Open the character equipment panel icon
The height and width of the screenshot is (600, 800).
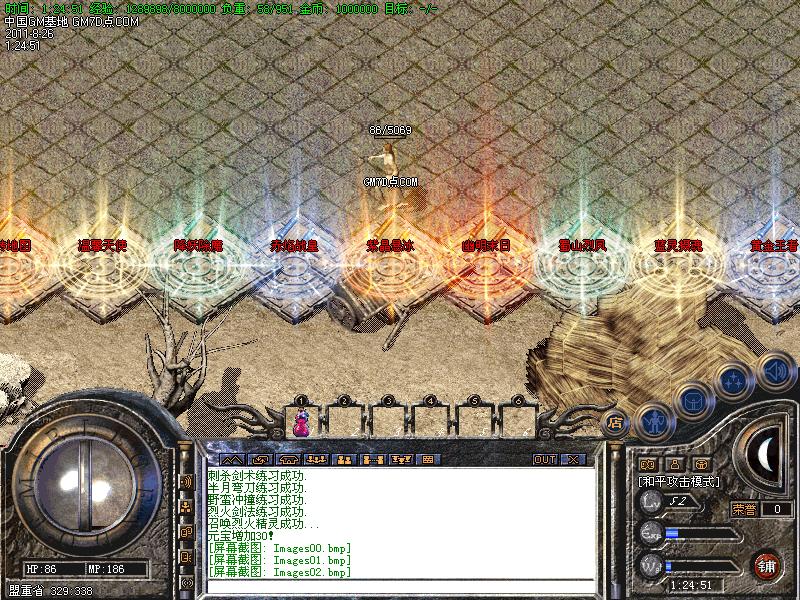653,423
